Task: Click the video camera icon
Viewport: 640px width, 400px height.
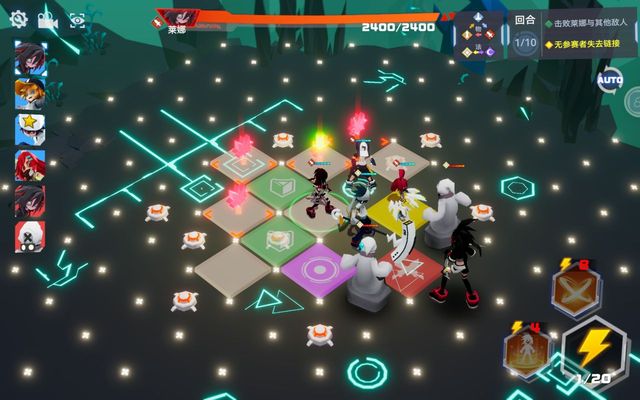Action: coord(47,19)
